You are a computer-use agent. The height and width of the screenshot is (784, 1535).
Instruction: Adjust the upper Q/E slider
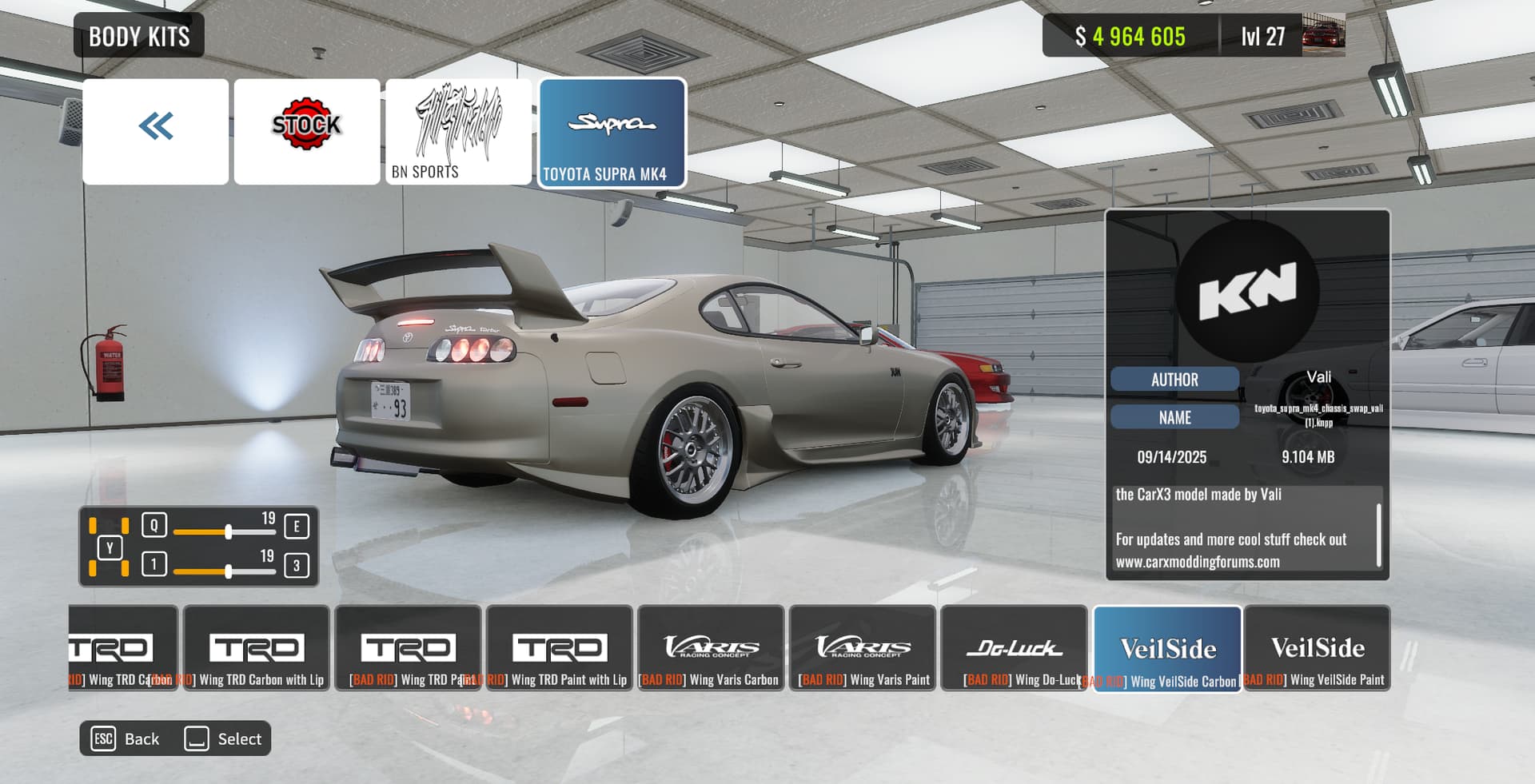tap(229, 531)
